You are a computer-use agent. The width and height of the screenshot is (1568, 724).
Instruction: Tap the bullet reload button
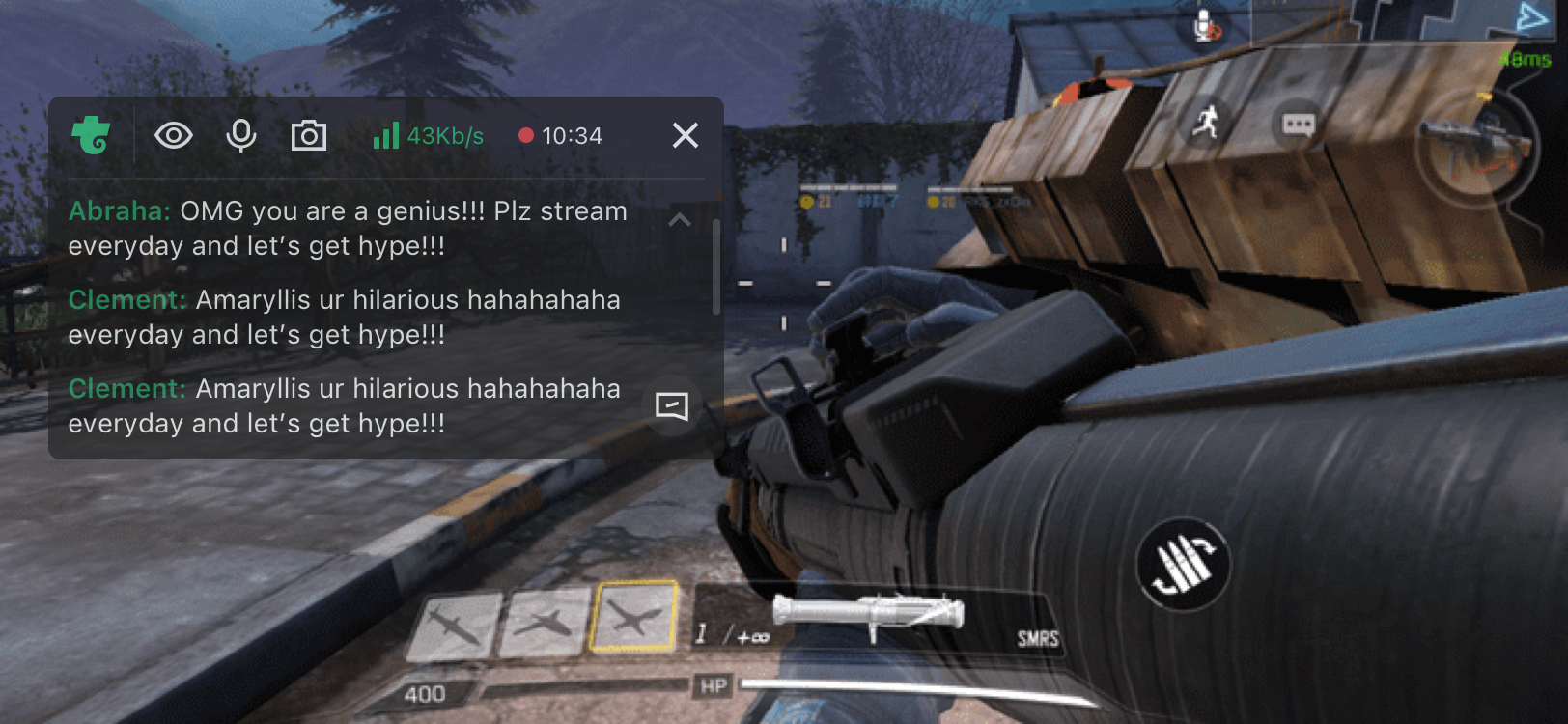pyautogui.click(x=1183, y=564)
